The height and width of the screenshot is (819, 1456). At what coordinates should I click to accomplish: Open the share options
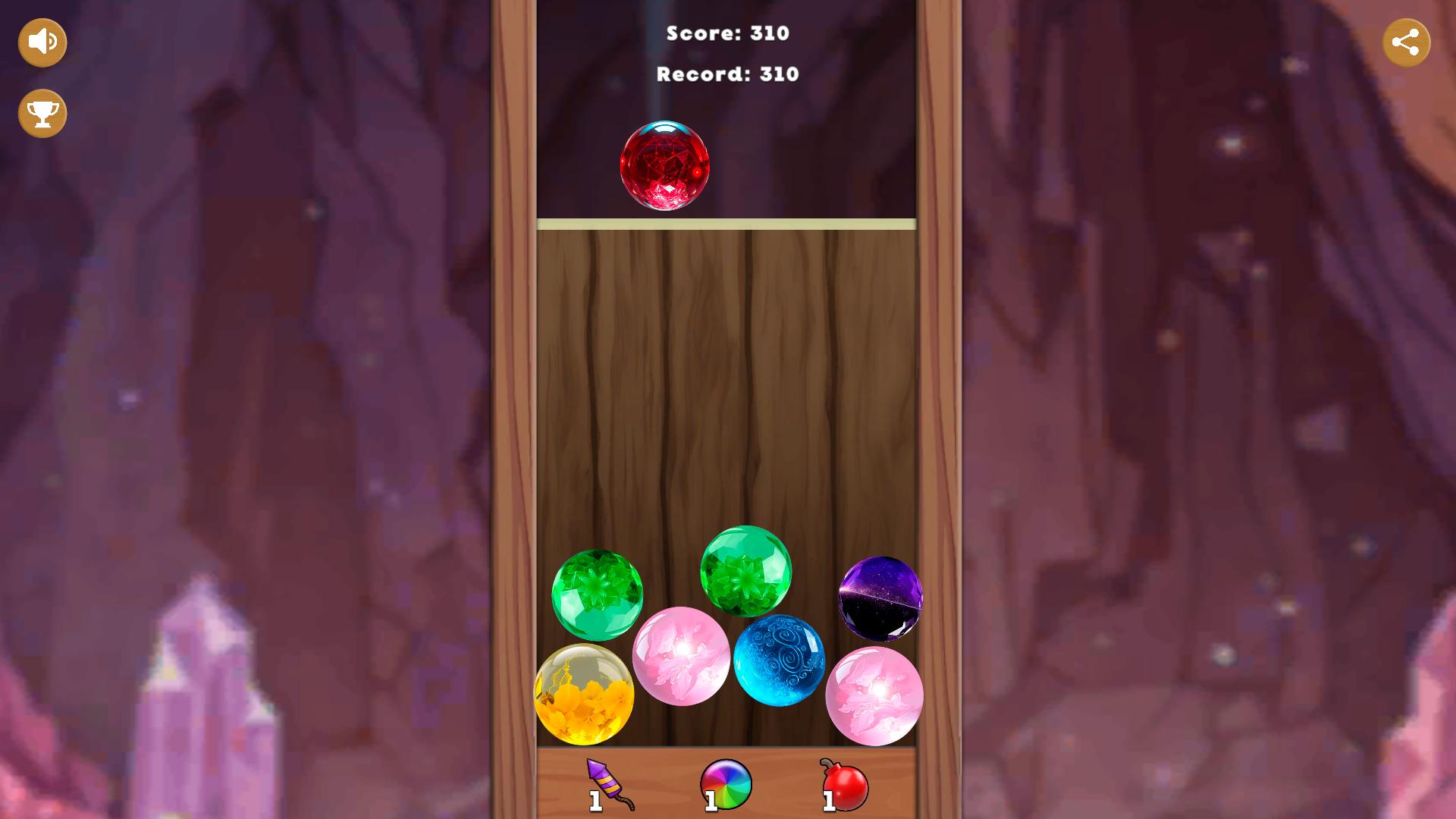point(1408,42)
